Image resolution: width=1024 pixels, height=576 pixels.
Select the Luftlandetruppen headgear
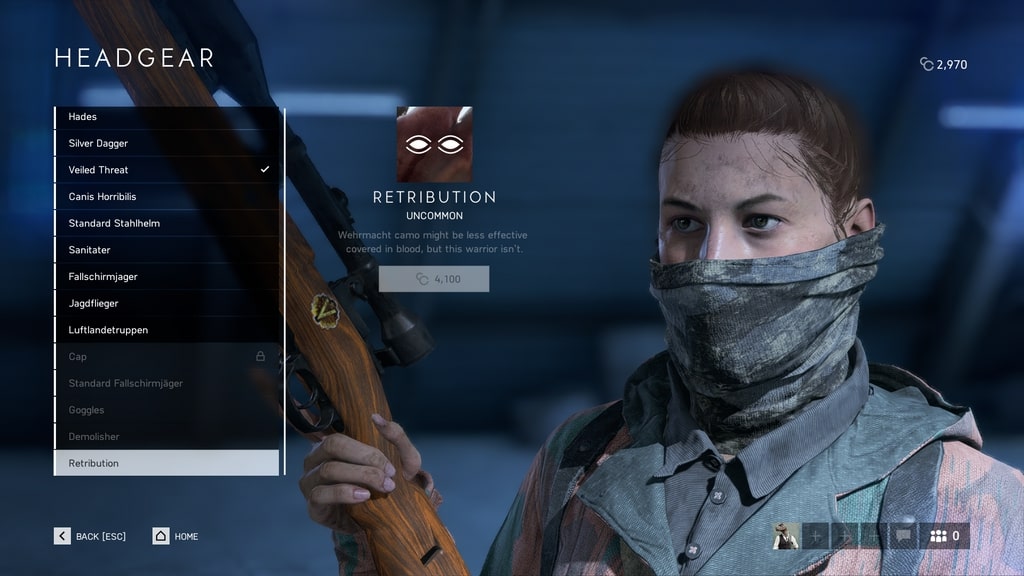point(166,330)
